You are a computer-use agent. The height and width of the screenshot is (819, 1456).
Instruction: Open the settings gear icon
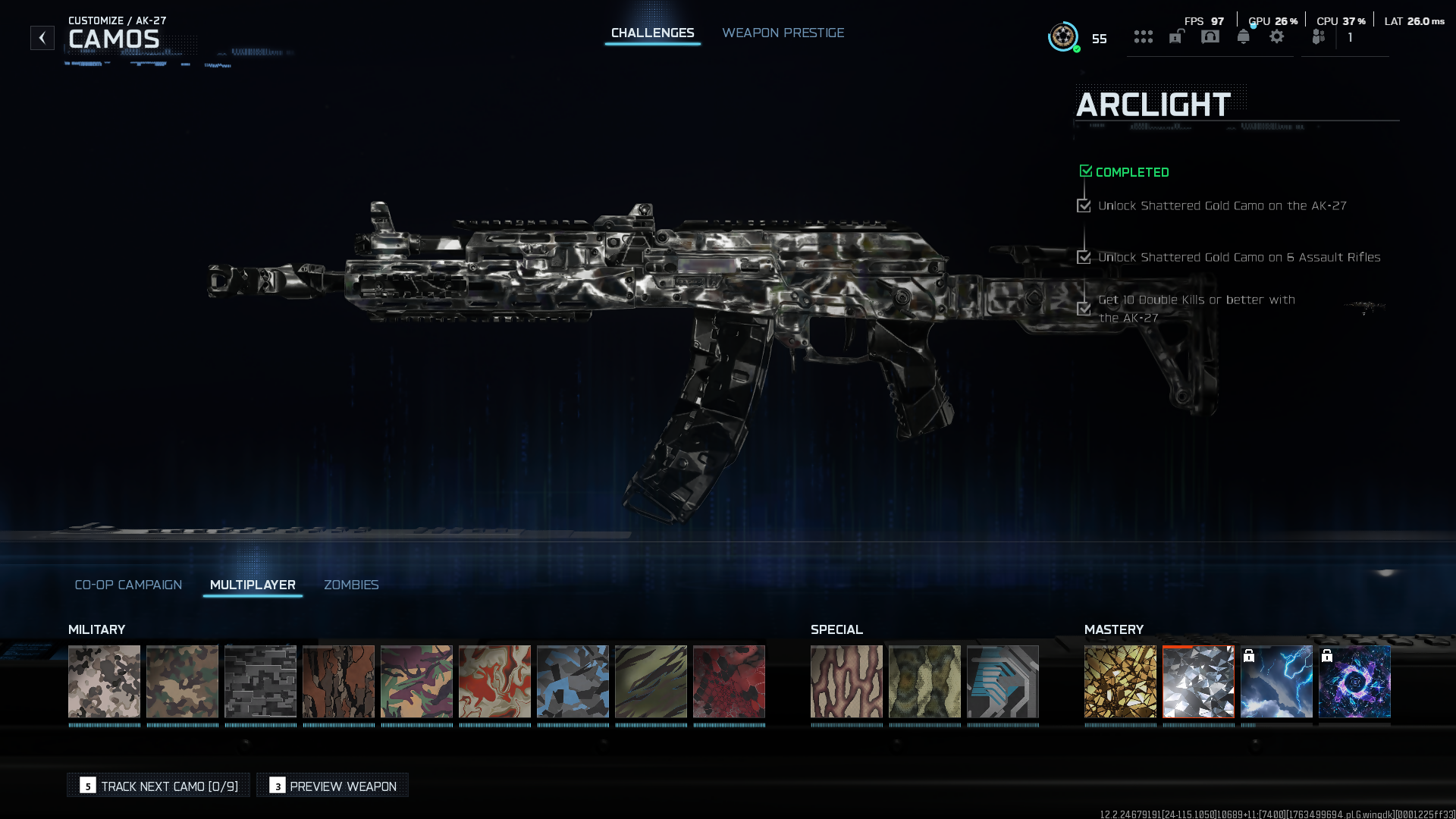(1277, 37)
